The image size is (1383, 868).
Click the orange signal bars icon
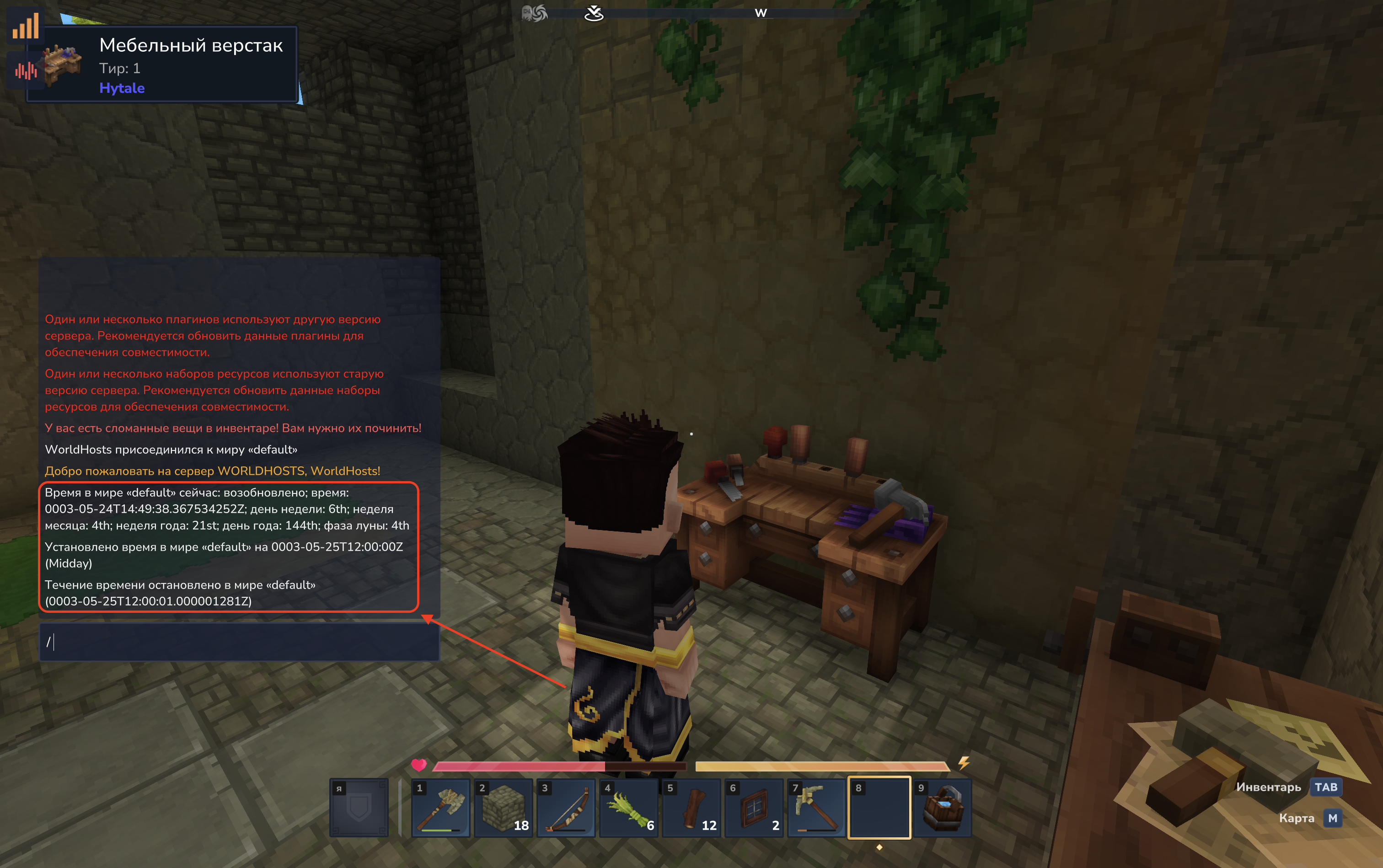click(x=25, y=26)
